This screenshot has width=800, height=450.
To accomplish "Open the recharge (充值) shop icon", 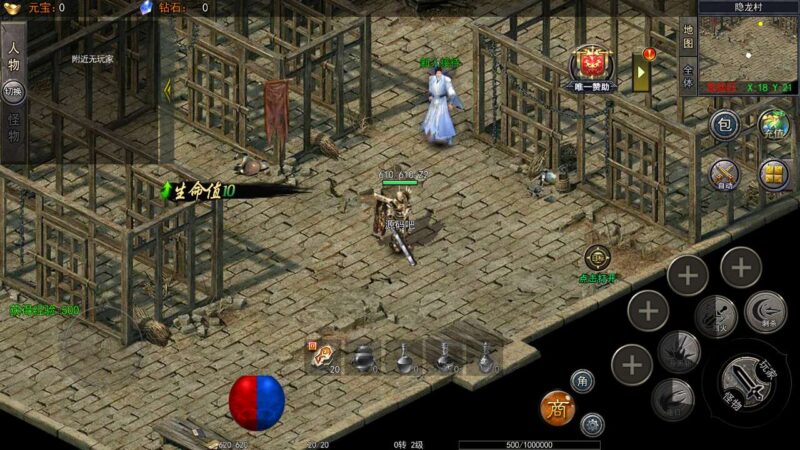I will (x=774, y=126).
